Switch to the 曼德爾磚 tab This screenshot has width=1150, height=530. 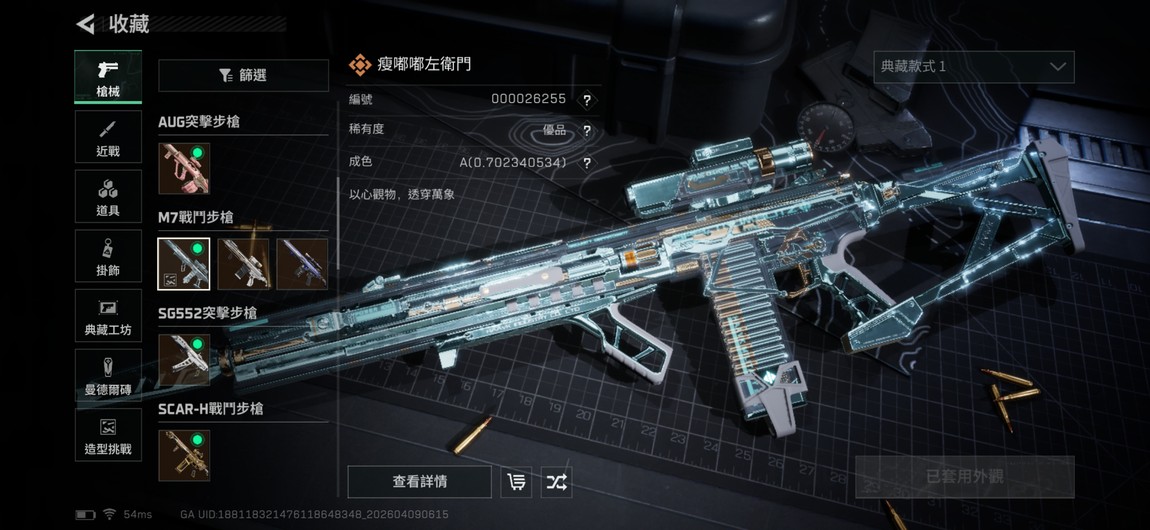pos(108,376)
